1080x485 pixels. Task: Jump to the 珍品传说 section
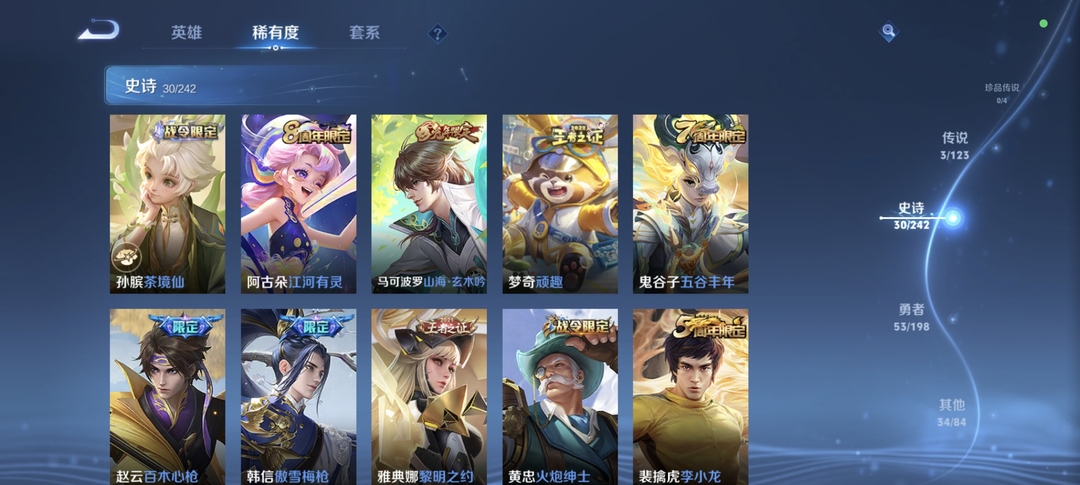(1001, 92)
